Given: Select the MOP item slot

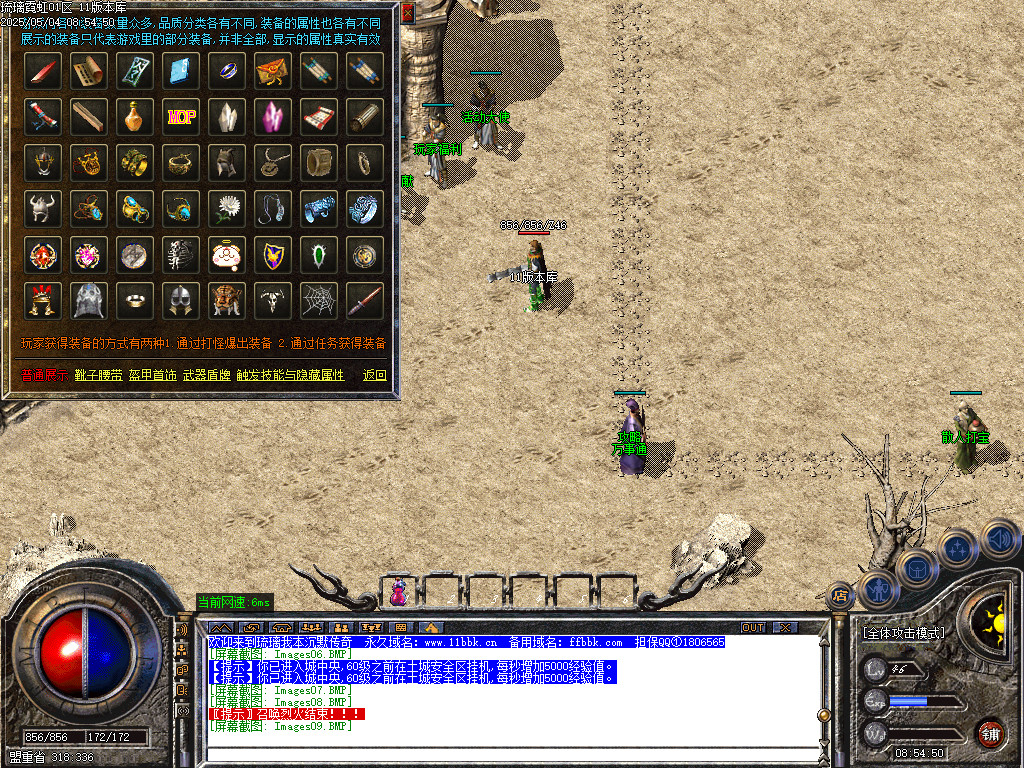Looking at the screenshot, I should [x=181, y=116].
